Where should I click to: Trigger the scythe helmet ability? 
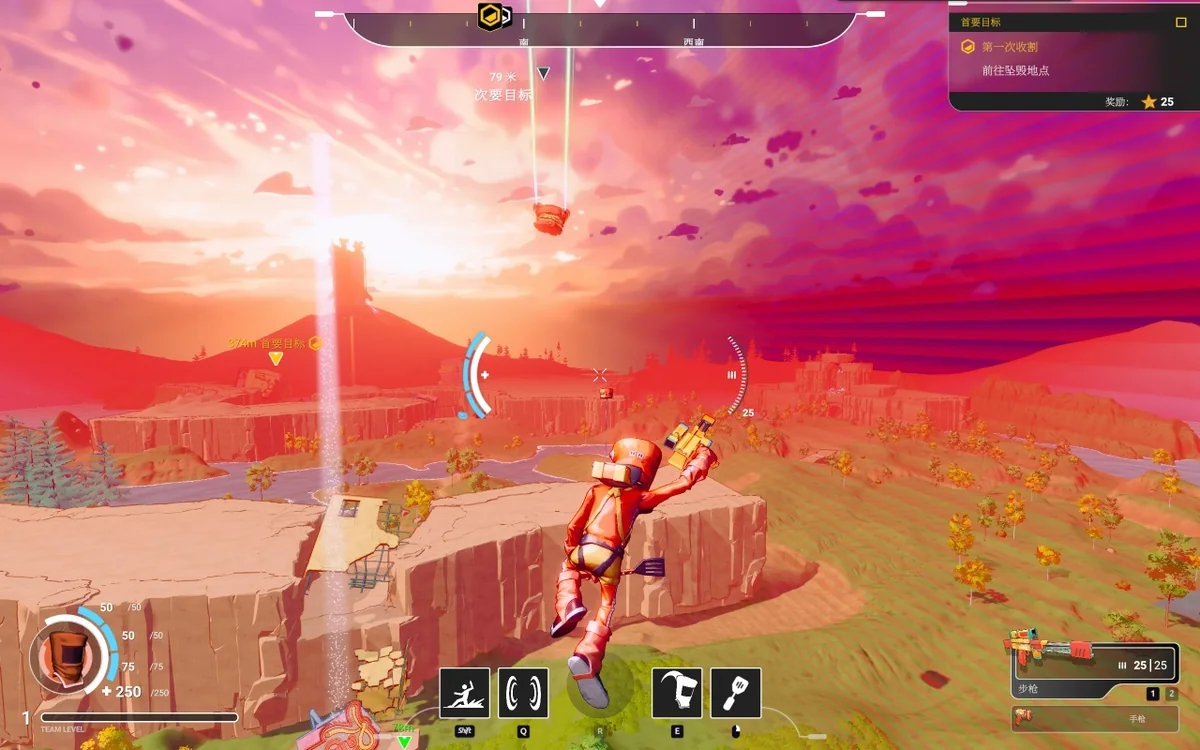point(677,693)
